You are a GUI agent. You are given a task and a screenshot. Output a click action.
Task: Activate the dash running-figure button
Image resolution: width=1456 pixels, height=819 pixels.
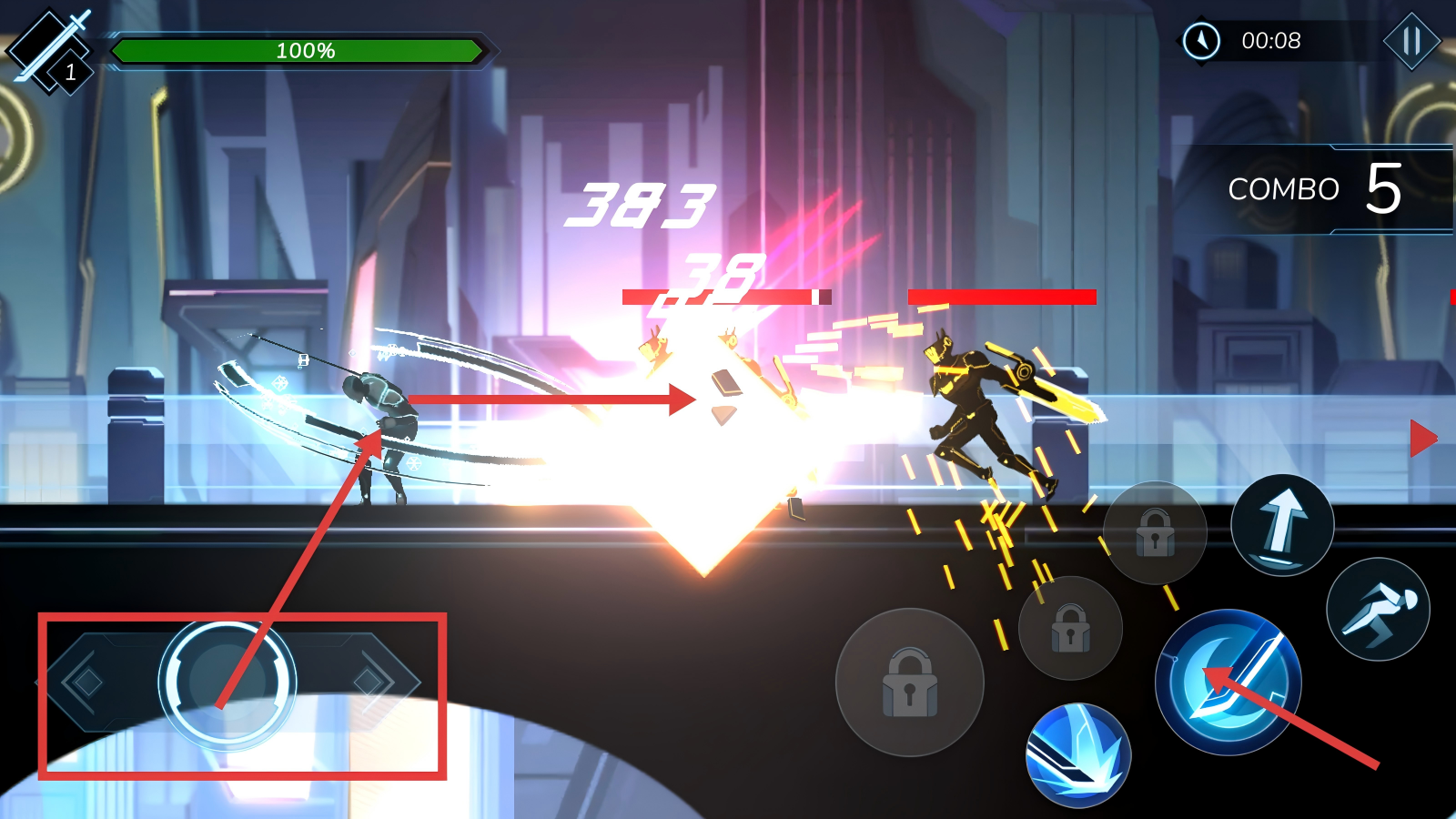coord(1378,609)
